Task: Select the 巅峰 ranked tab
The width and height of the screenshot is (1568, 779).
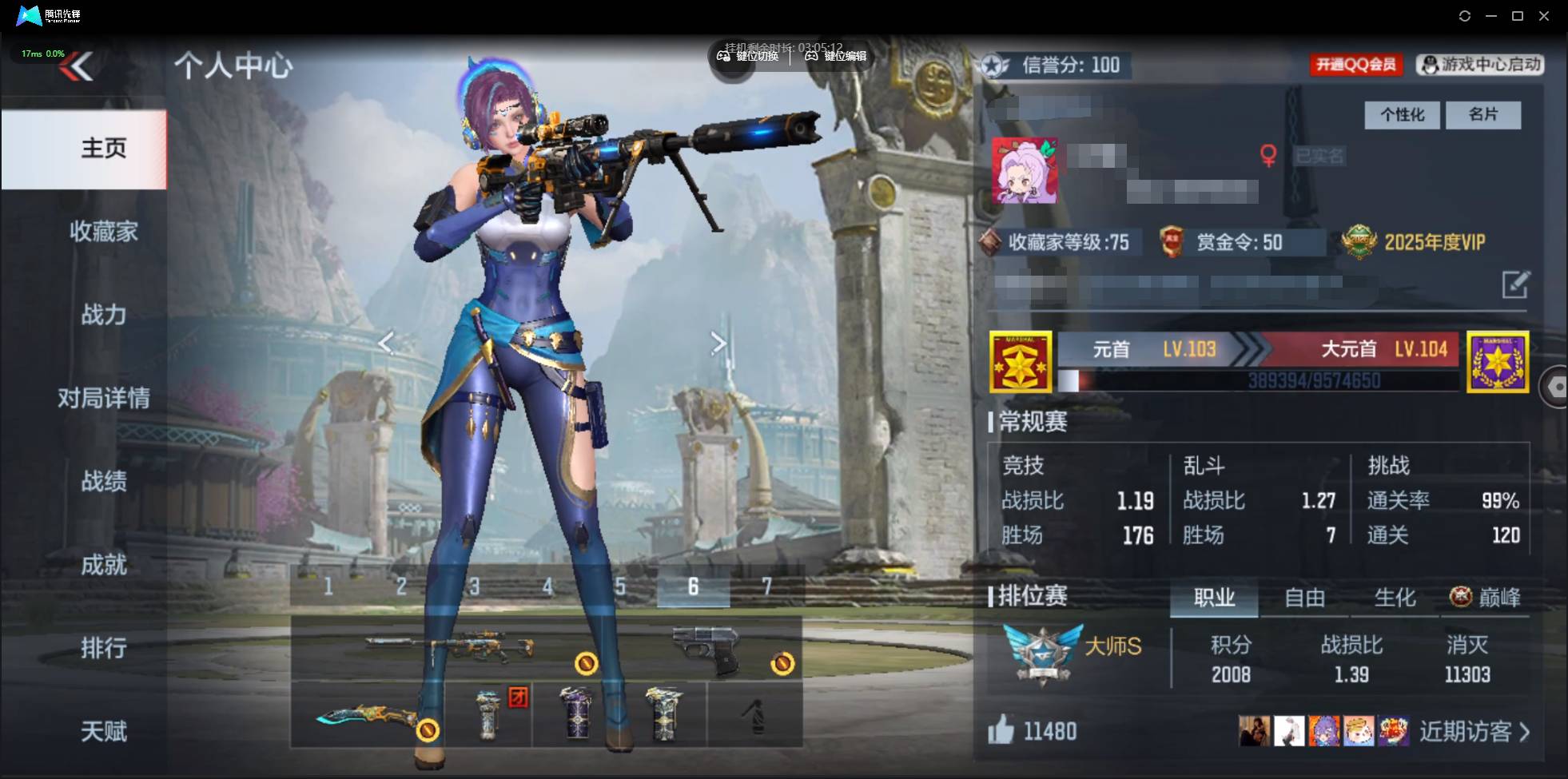Action: click(1486, 598)
